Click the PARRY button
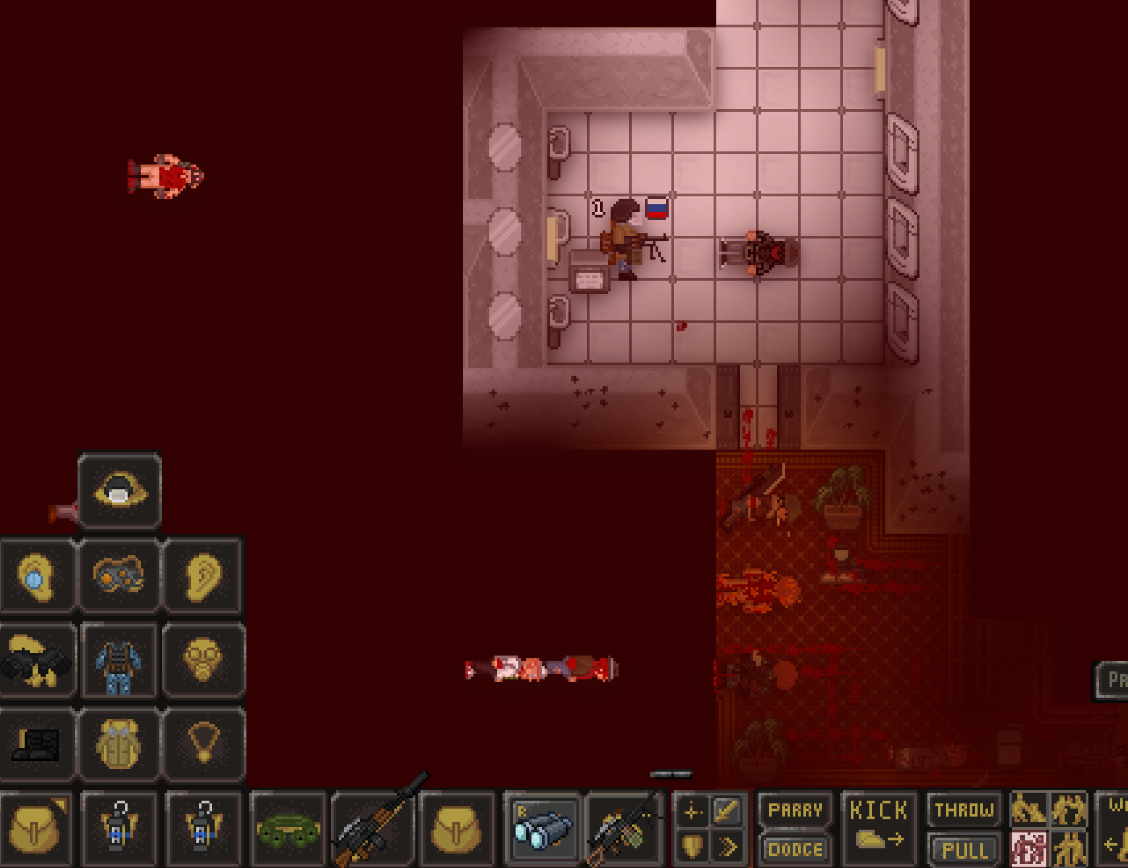The width and height of the screenshot is (1128, 868). point(795,810)
